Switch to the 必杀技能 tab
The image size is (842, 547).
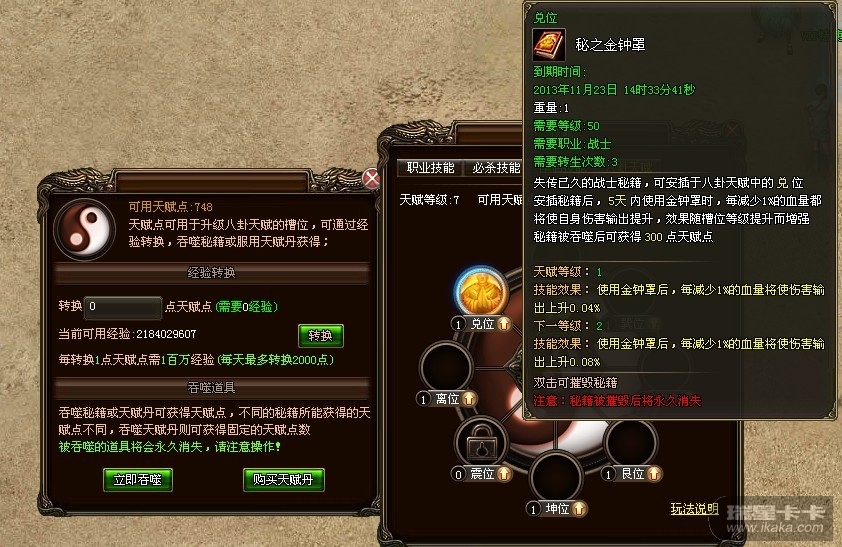(x=496, y=168)
